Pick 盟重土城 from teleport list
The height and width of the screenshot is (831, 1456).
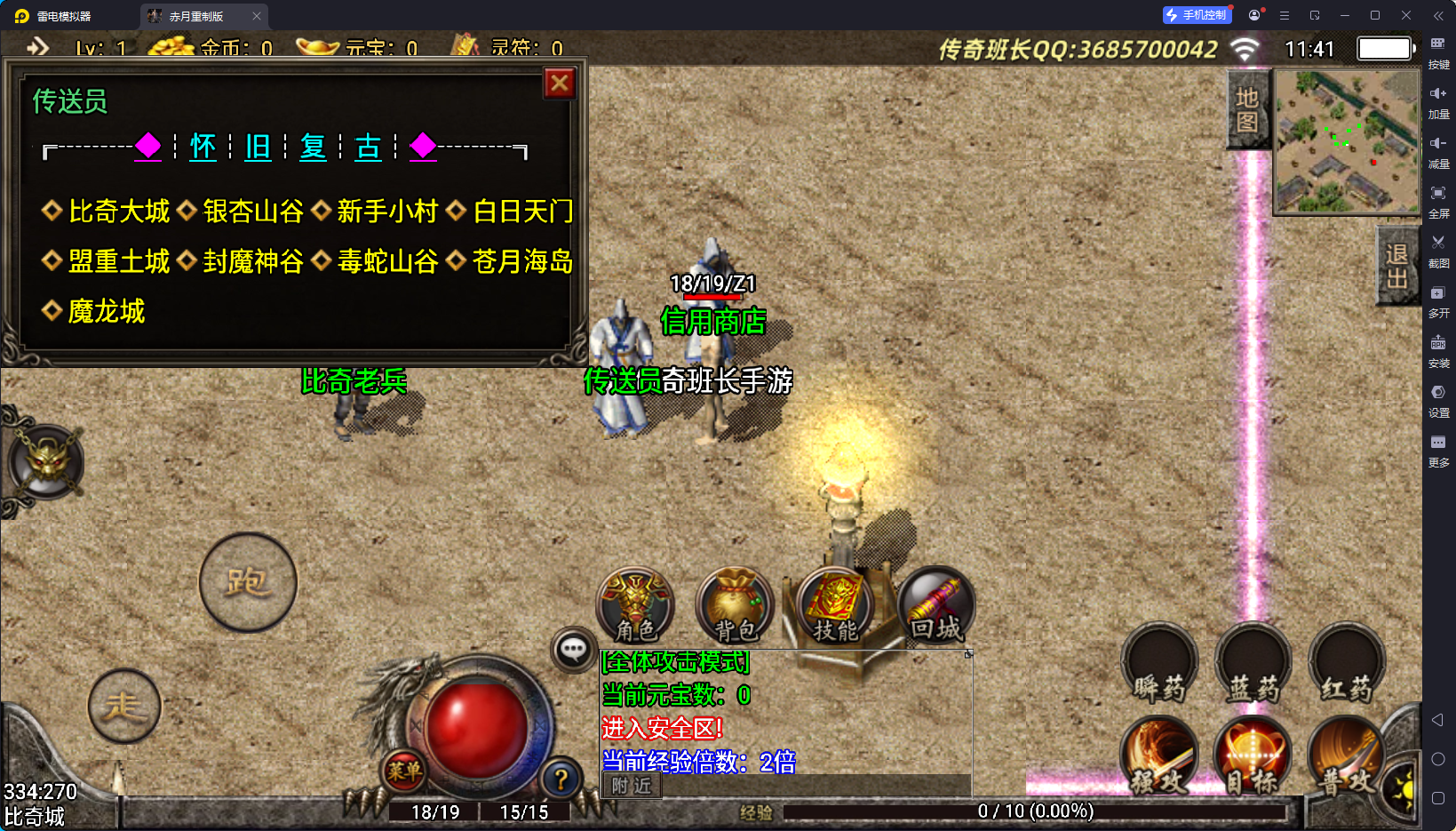(x=118, y=261)
